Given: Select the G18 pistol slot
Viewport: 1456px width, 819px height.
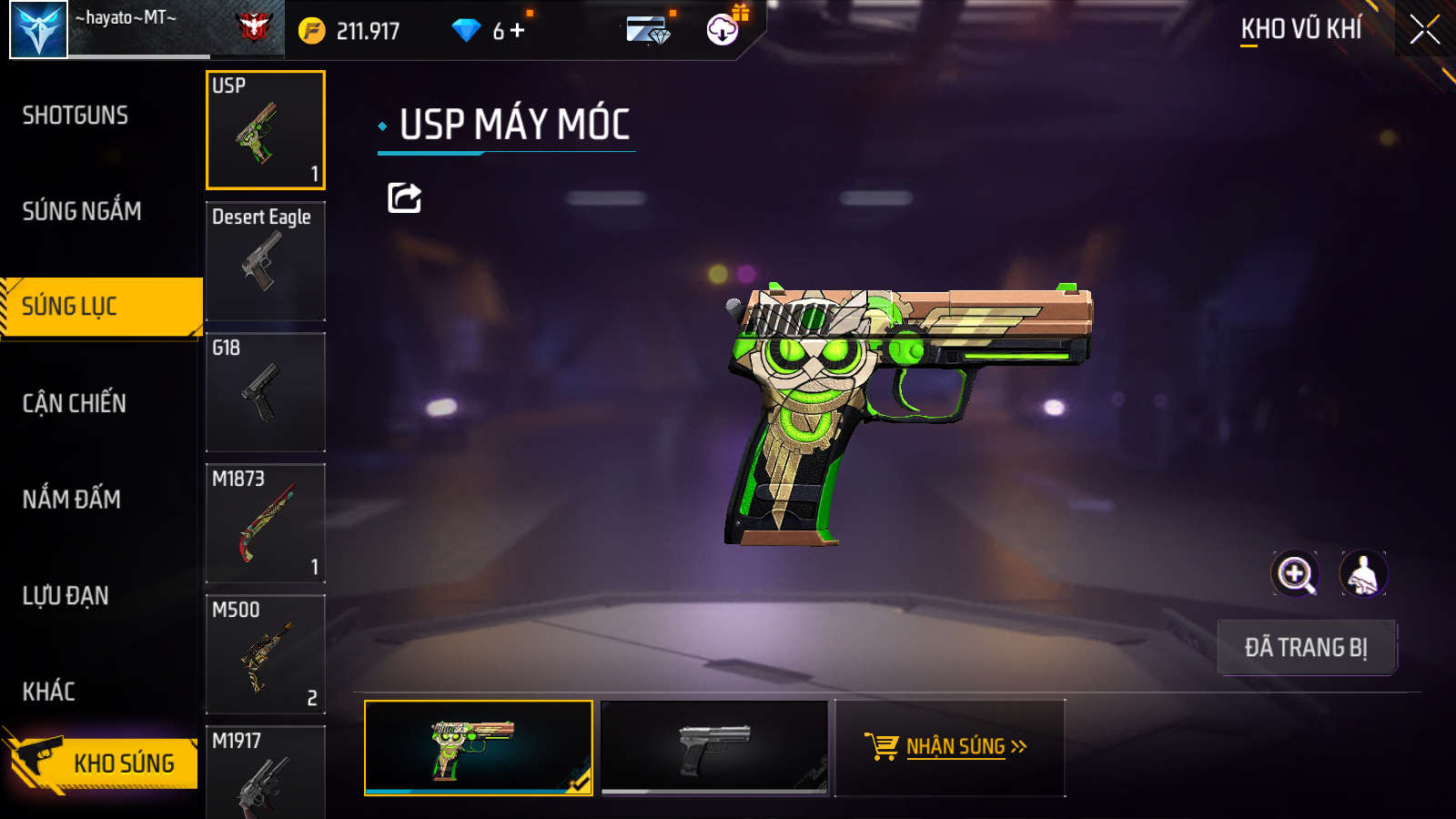Looking at the screenshot, I should [x=266, y=392].
